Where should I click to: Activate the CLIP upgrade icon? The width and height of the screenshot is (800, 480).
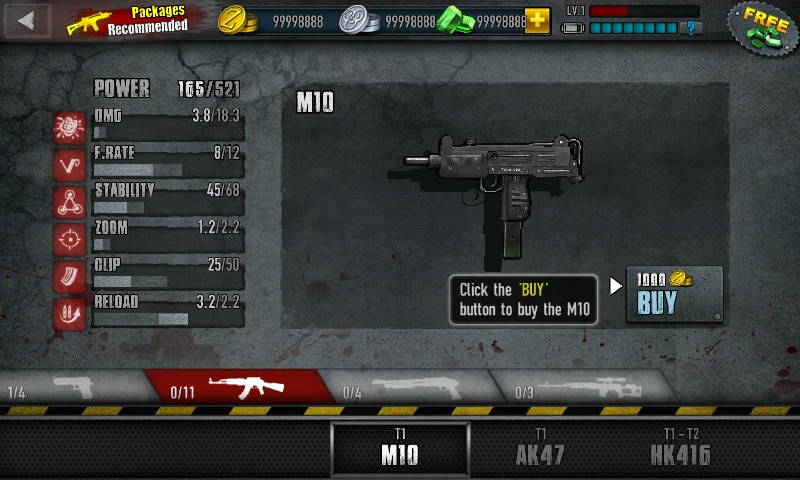coord(70,276)
